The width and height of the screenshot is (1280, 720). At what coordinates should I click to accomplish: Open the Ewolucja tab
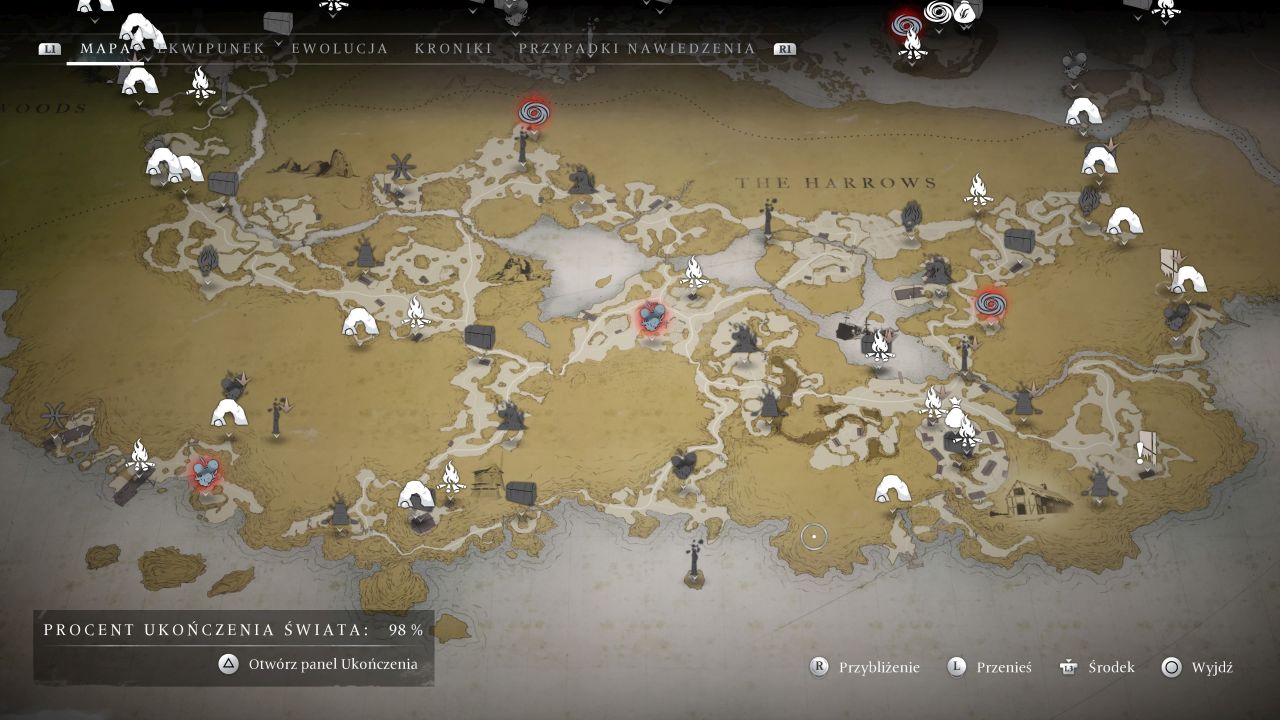click(340, 48)
